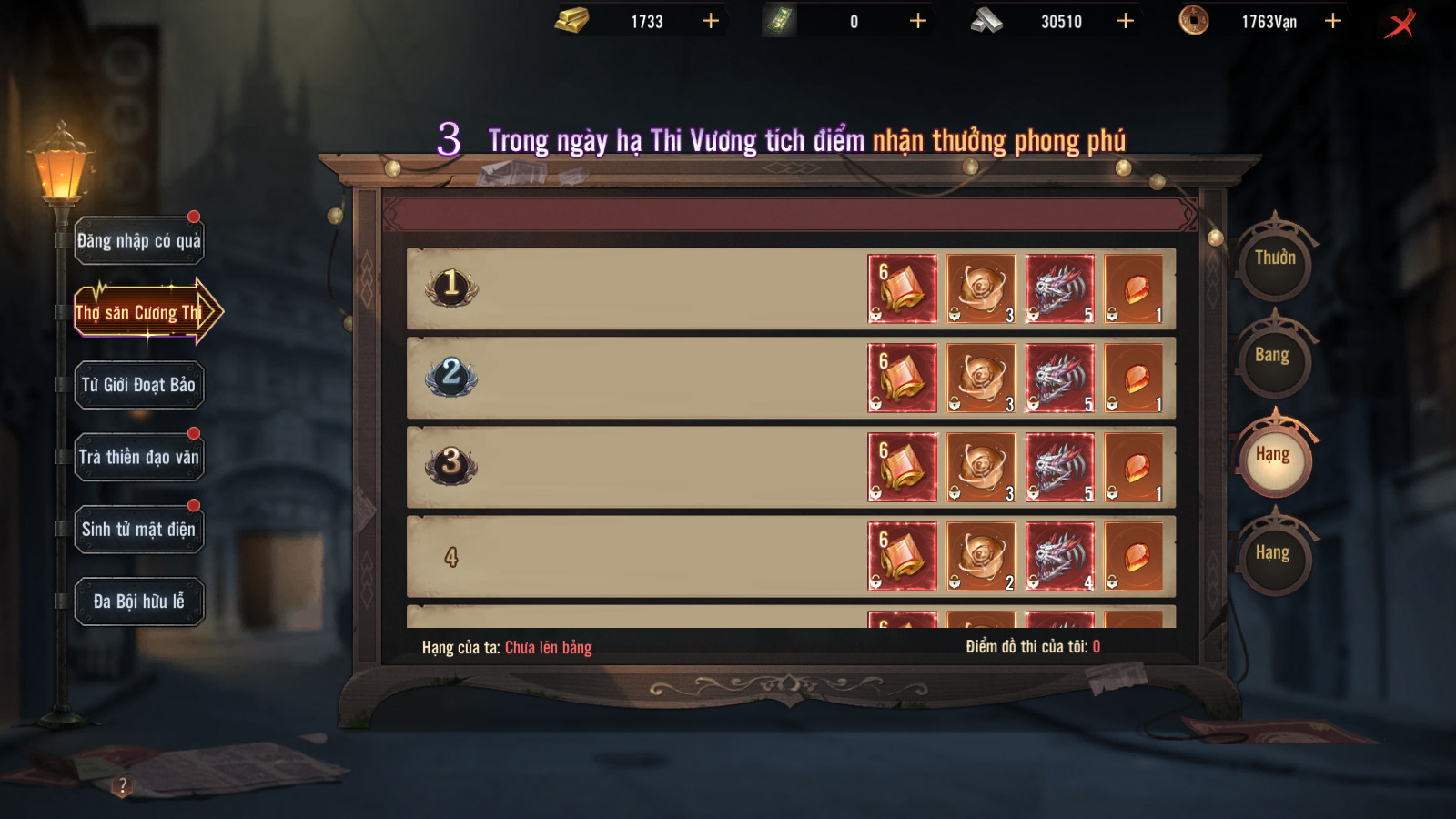Select the highlighted Hạng tab
The image size is (1456, 819).
coord(1273,456)
